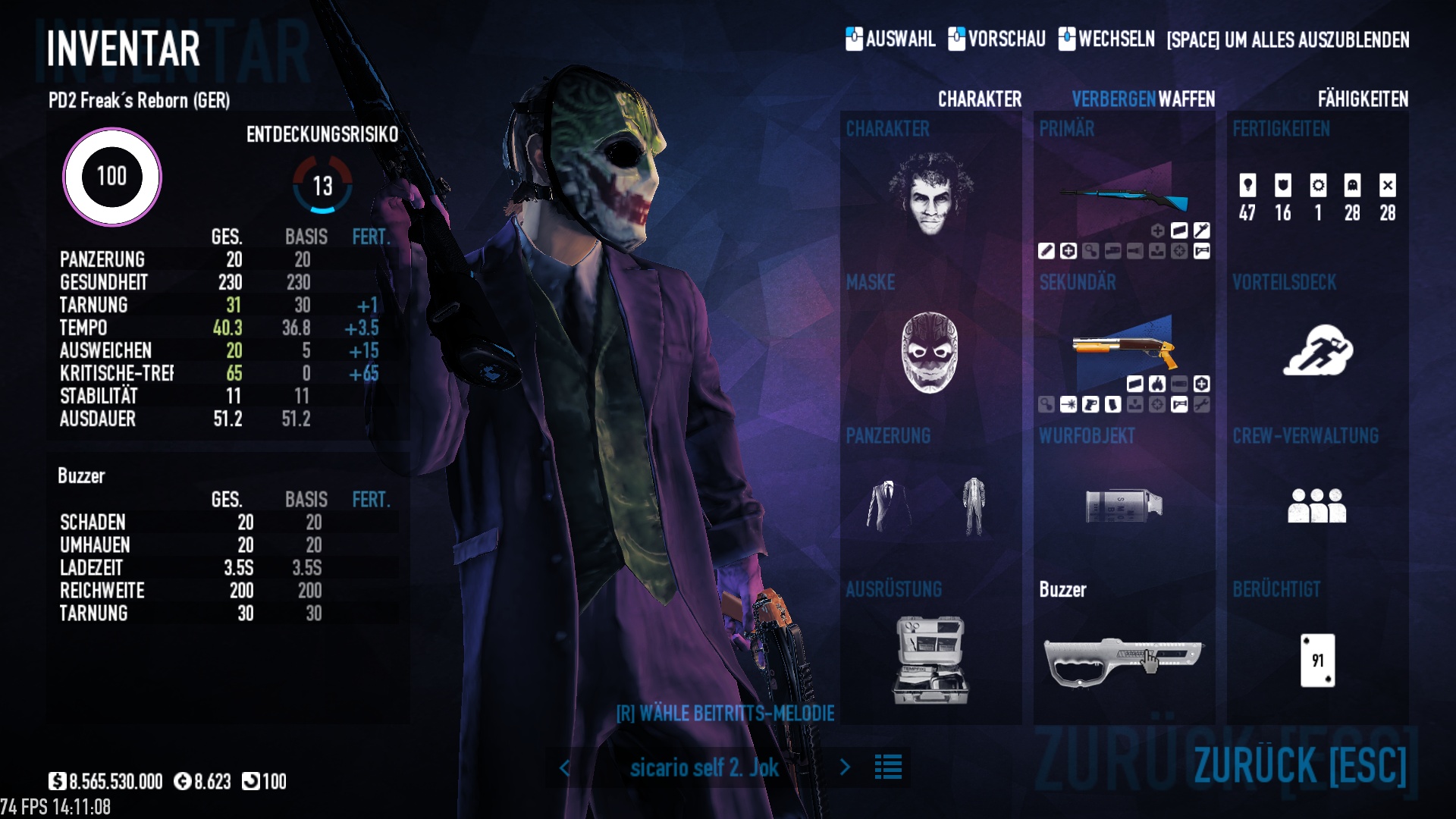1456x819 pixels.
Task: Click Zurück to leave the inventory
Action: (x=1300, y=765)
